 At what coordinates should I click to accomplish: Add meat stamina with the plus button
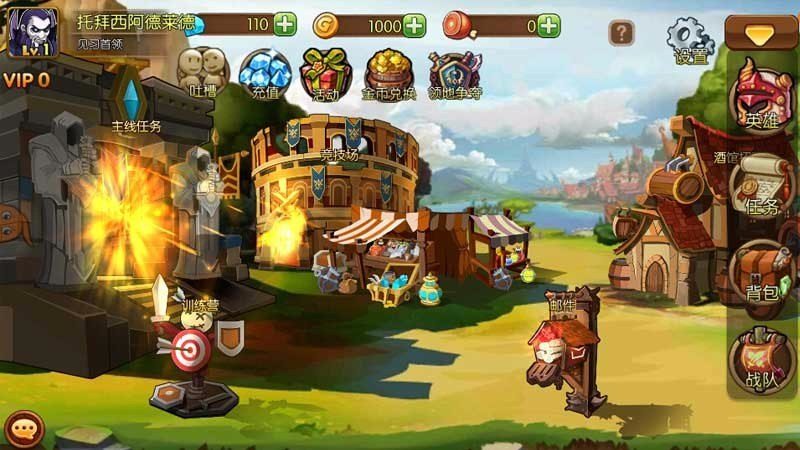548,25
